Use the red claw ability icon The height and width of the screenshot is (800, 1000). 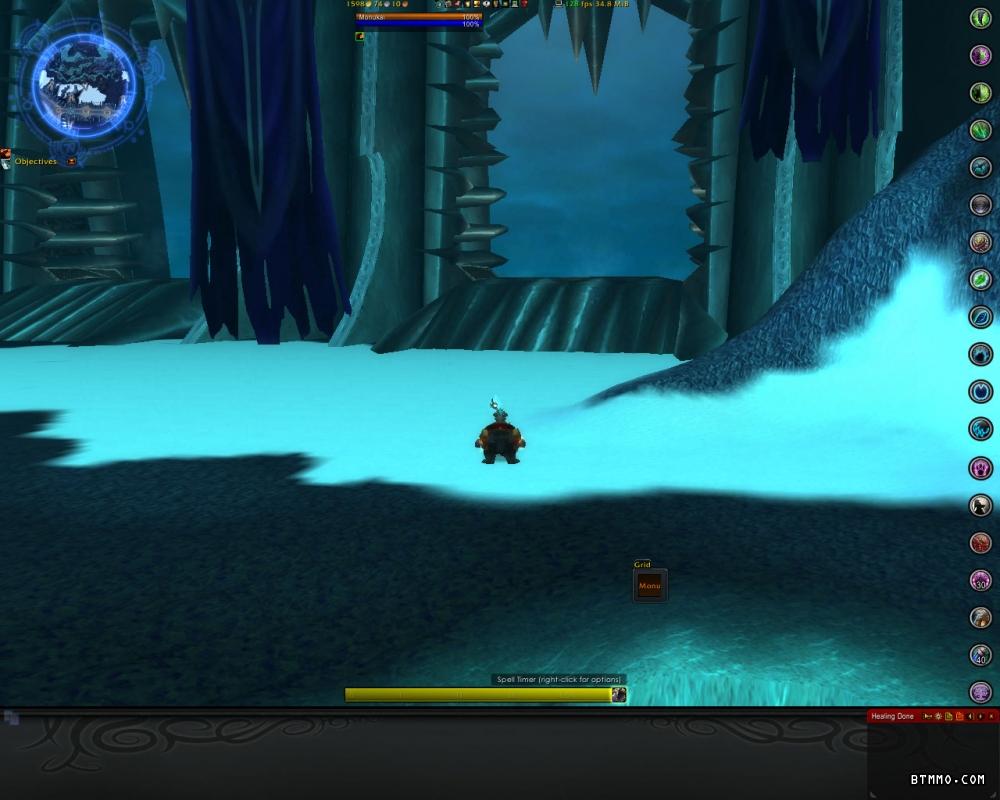tap(980, 542)
